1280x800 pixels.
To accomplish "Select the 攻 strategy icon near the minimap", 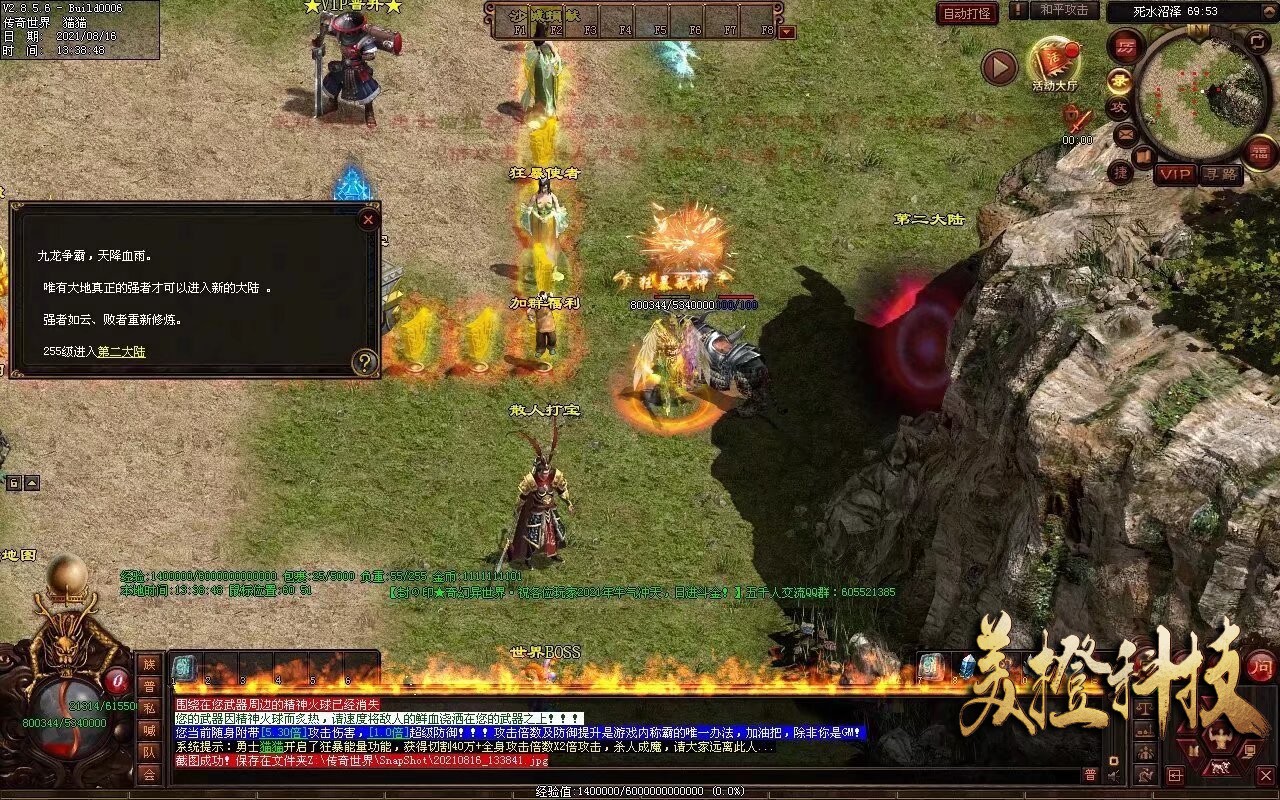I will (x=1120, y=106).
